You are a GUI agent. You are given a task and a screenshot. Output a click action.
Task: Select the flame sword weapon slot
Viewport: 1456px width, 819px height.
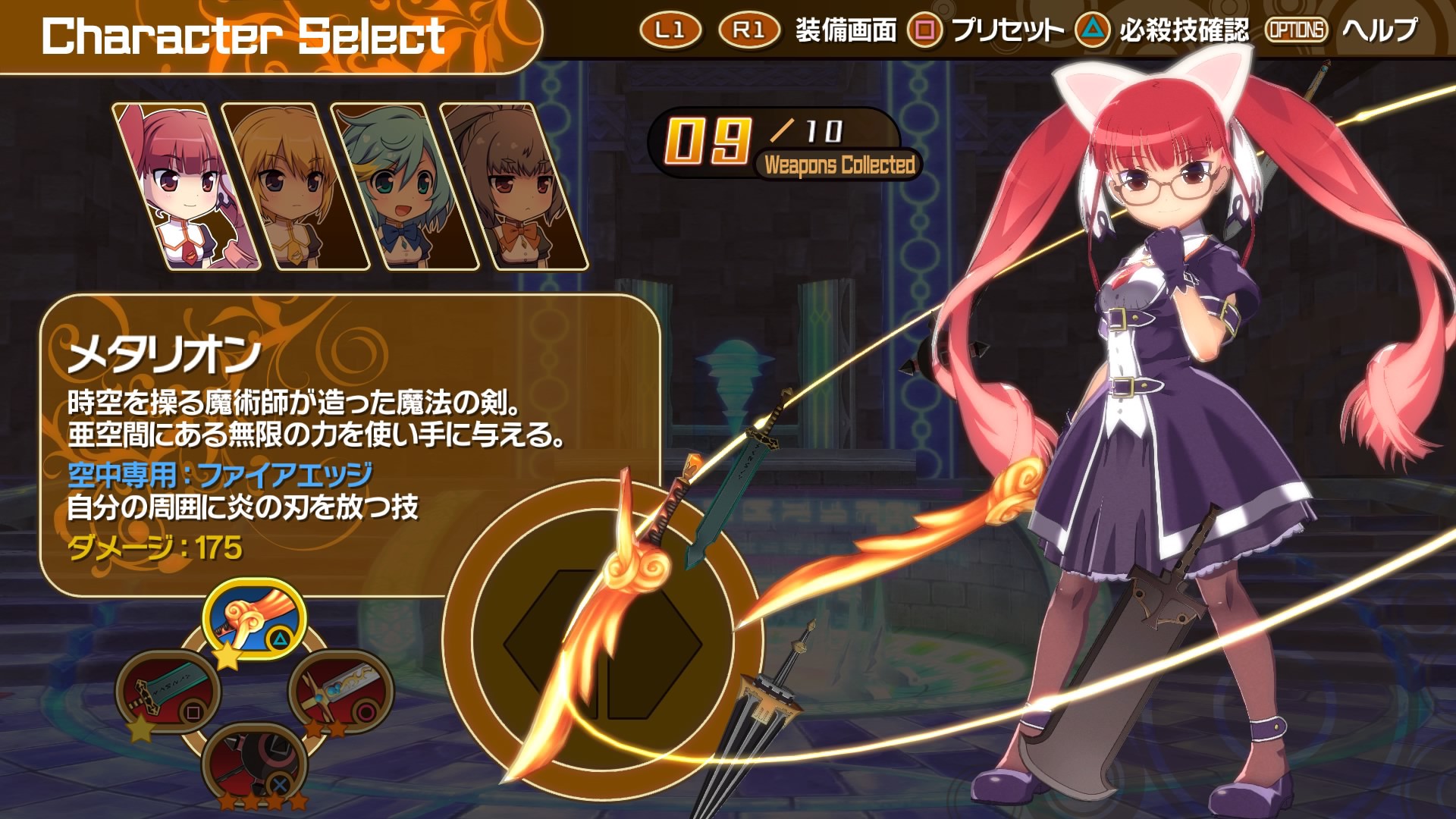[254, 618]
